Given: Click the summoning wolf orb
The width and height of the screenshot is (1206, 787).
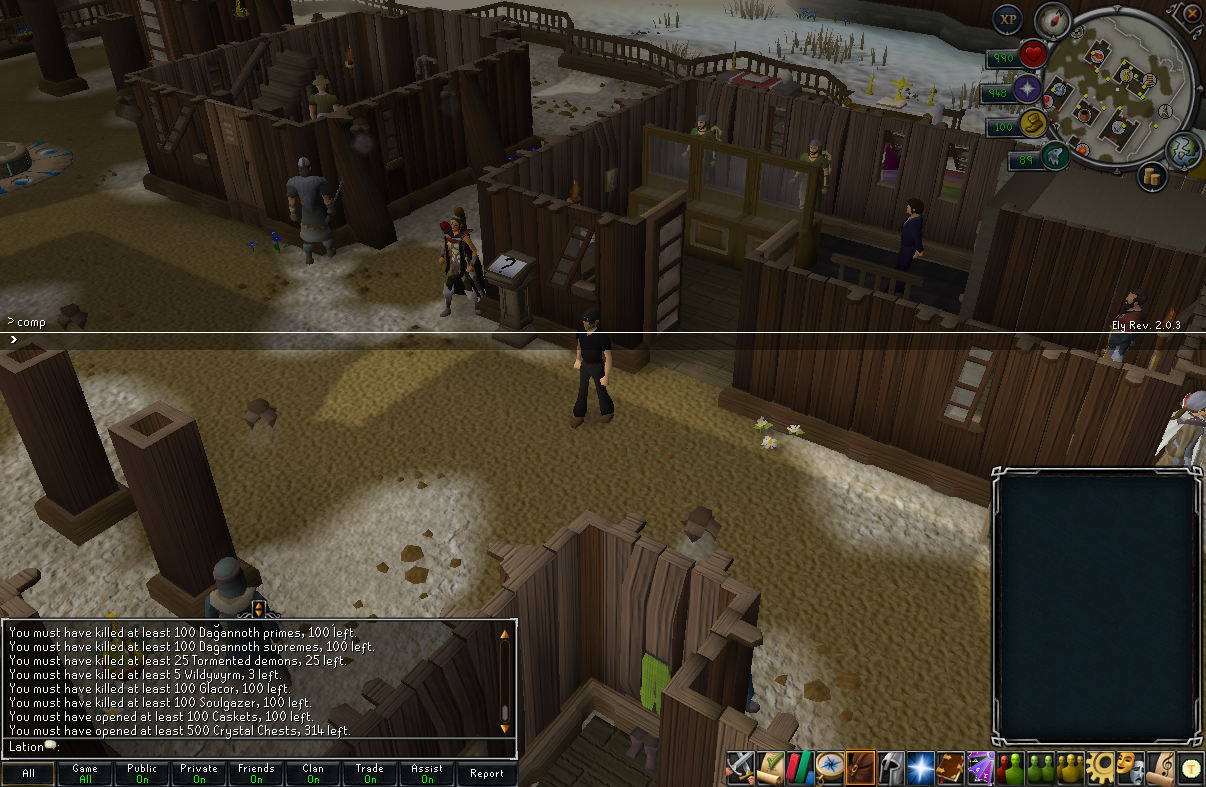Looking at the screenshot, I should (1054, 156).
